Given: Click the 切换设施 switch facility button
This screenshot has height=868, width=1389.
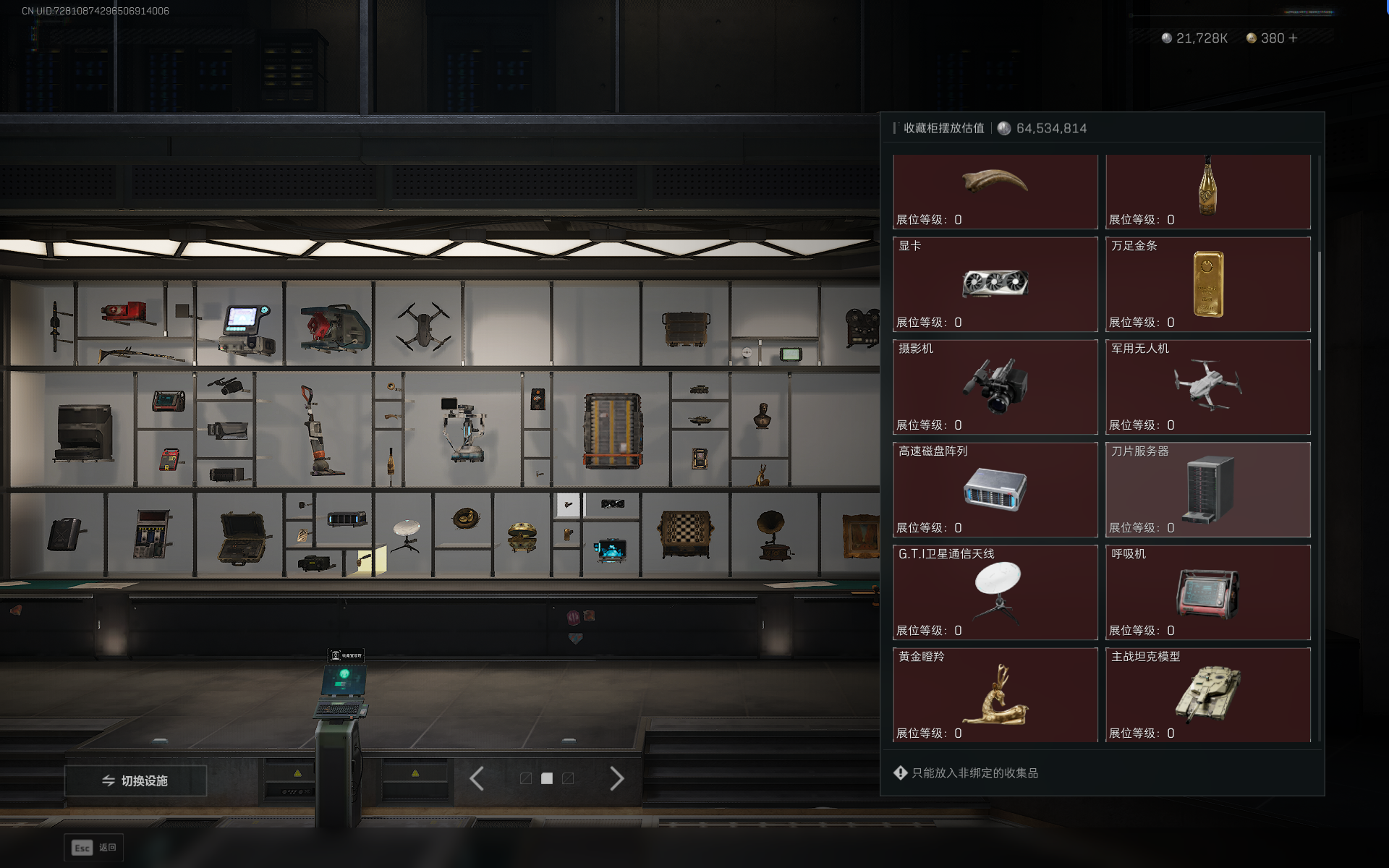Looking at the screenshot, I should click(135, 780).
